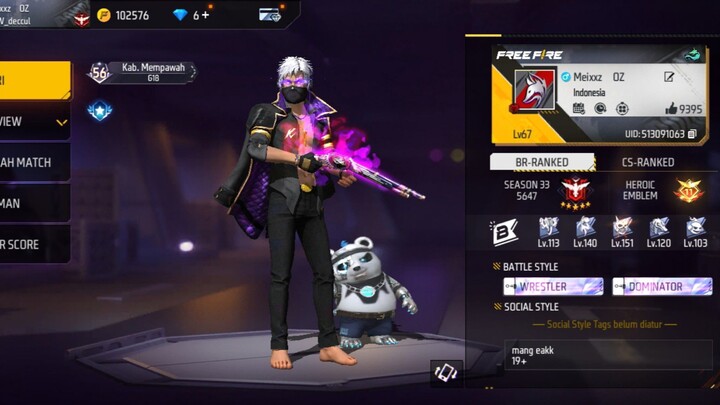Image resolution: width=720 pixels, height=405 pixels.
Task: Like the profile with thumbs-up
Action: click(x=671, y=109)
